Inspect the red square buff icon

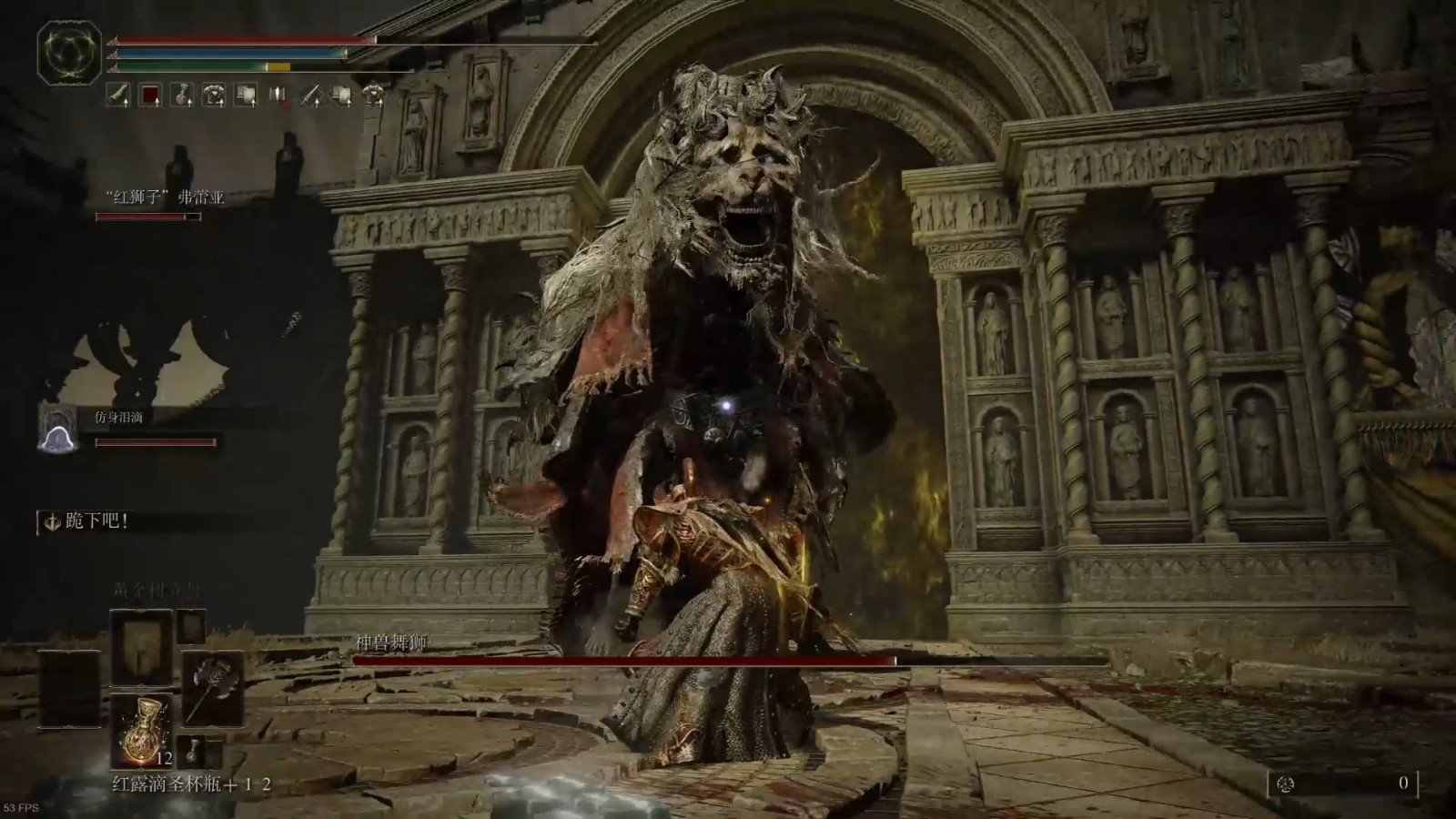point(150,95)
